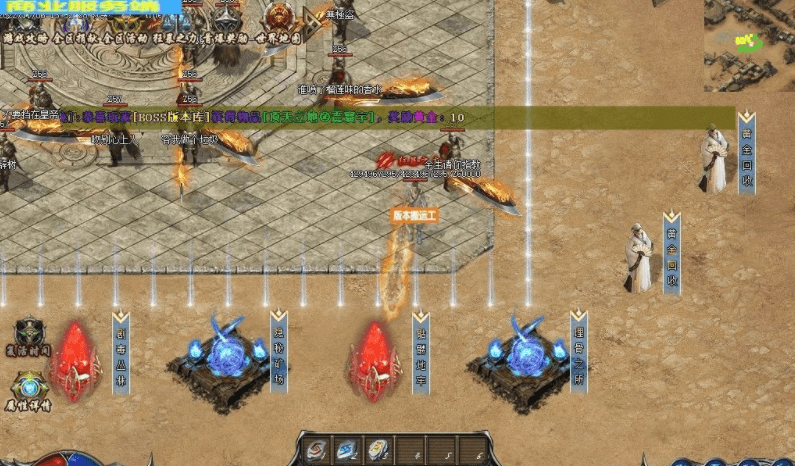Open the 全区捐献 donation menu
This screenshot has width=795, height=466.
[x=79, y=37]
